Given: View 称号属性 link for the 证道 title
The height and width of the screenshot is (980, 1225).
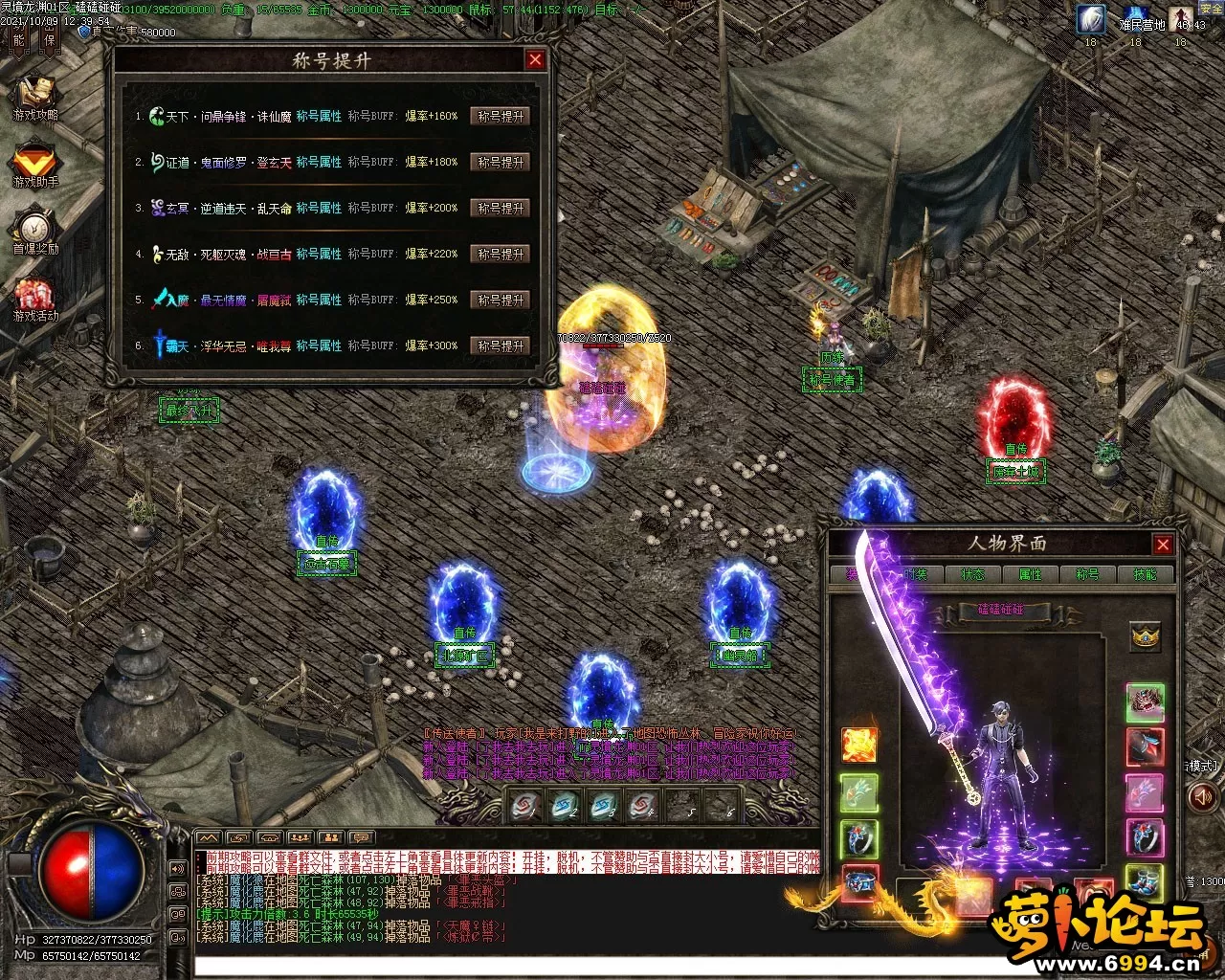Looking at the screenshot, I should point(319,162).
